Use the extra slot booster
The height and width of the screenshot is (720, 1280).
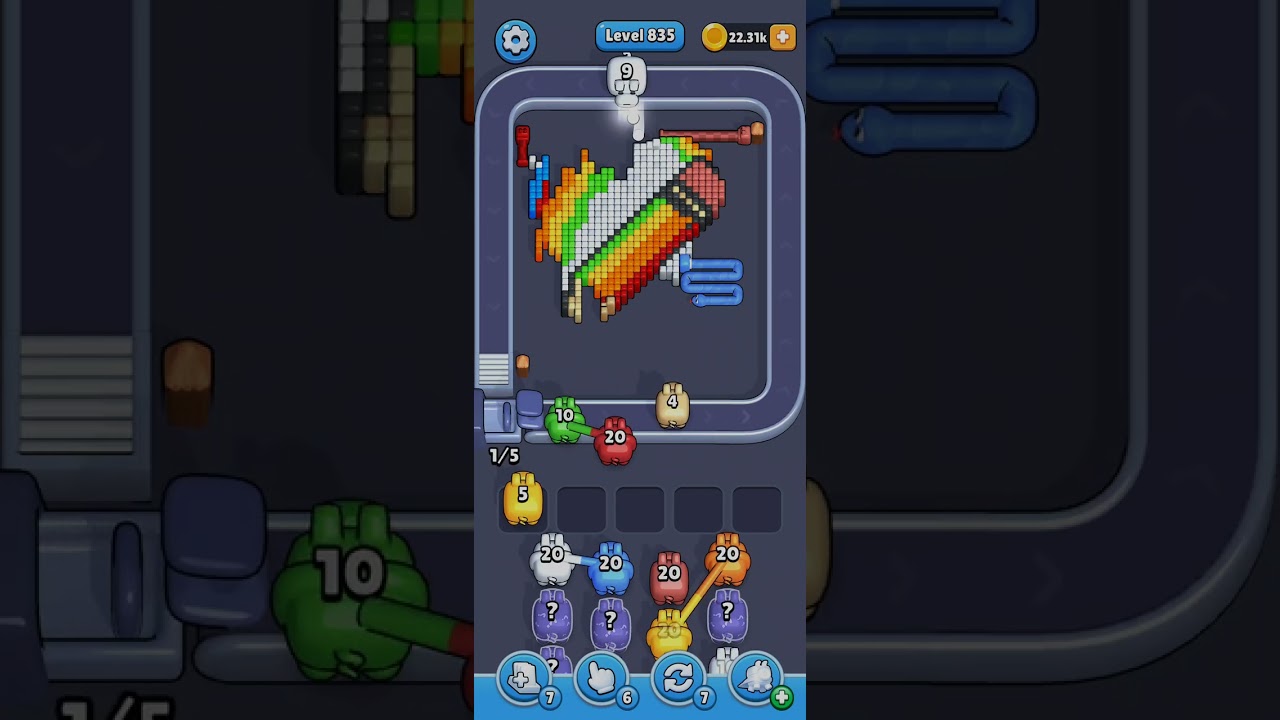523,679
